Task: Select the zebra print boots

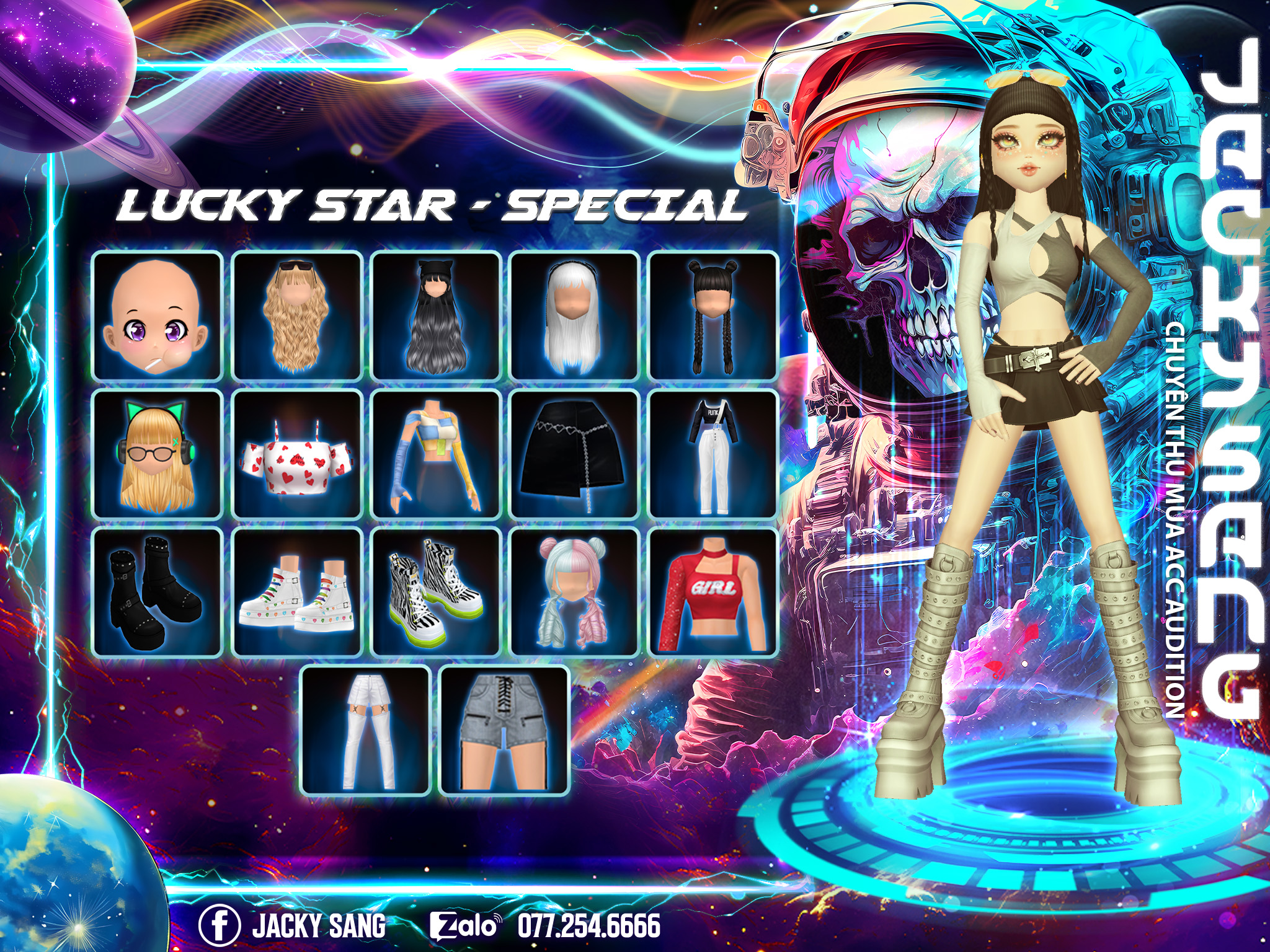Action: [x=436, y=593]
